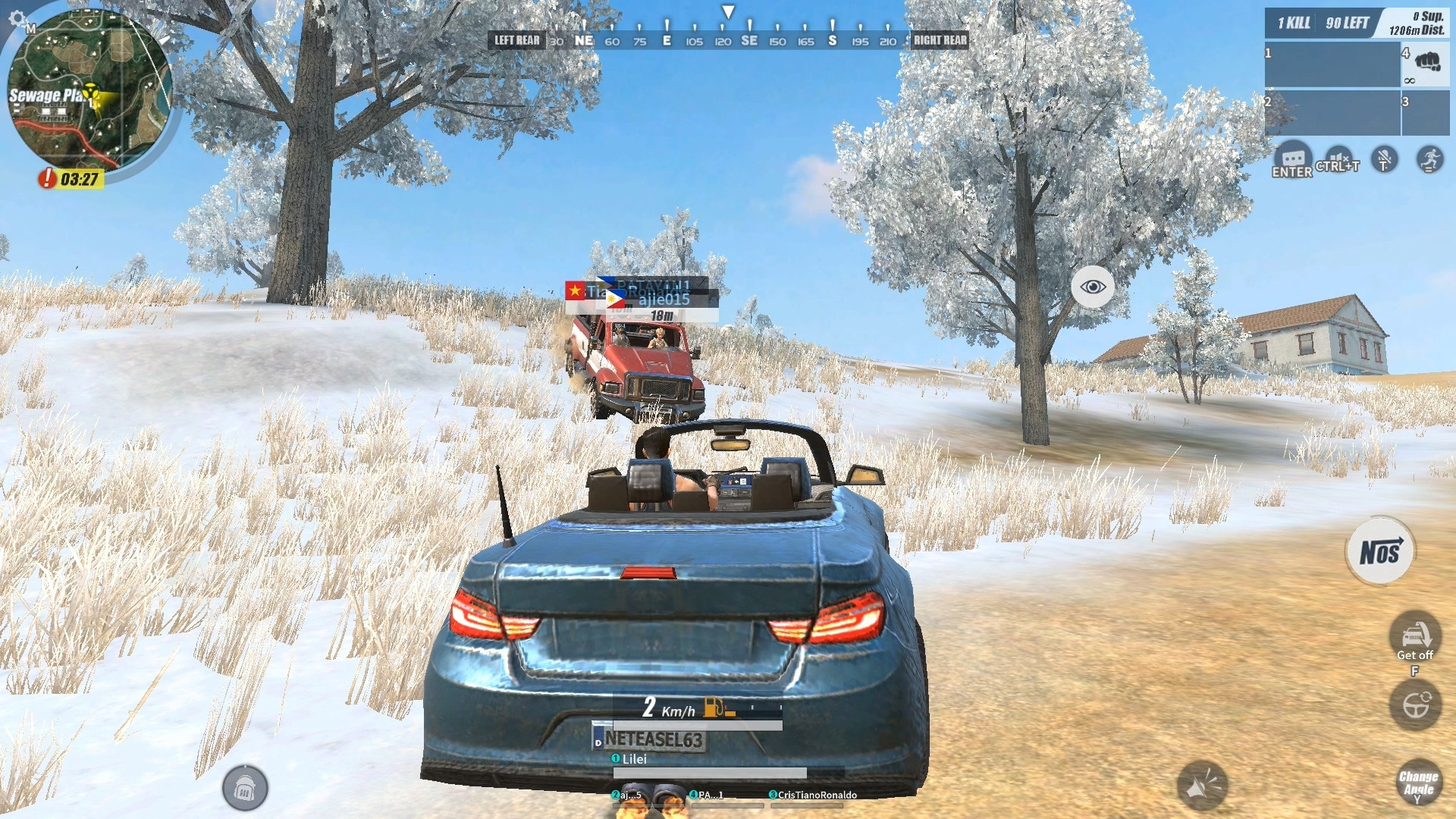Toggle spectate mode with the eye icon
This screenshot has width=1456, height=819.
point(1092,287)
